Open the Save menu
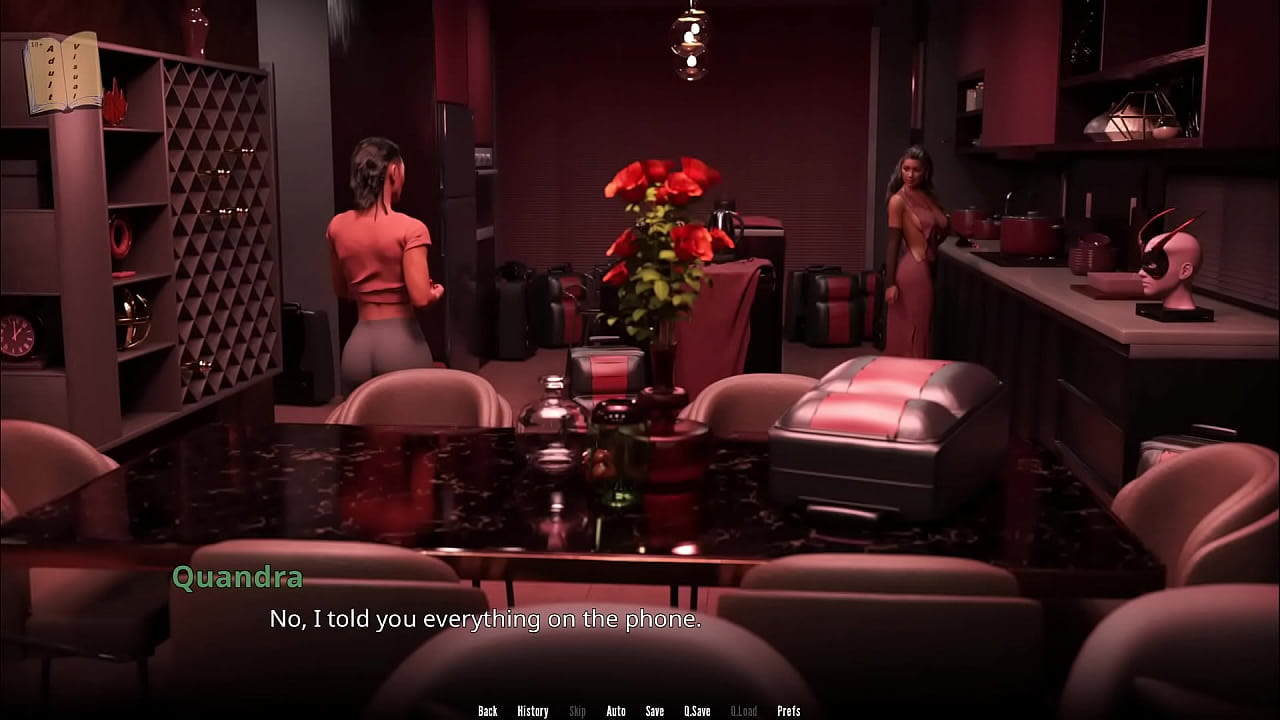Image resolution: width=1280 pixels, height=720 pixels. pyautogui.click(x=655, y=711)
